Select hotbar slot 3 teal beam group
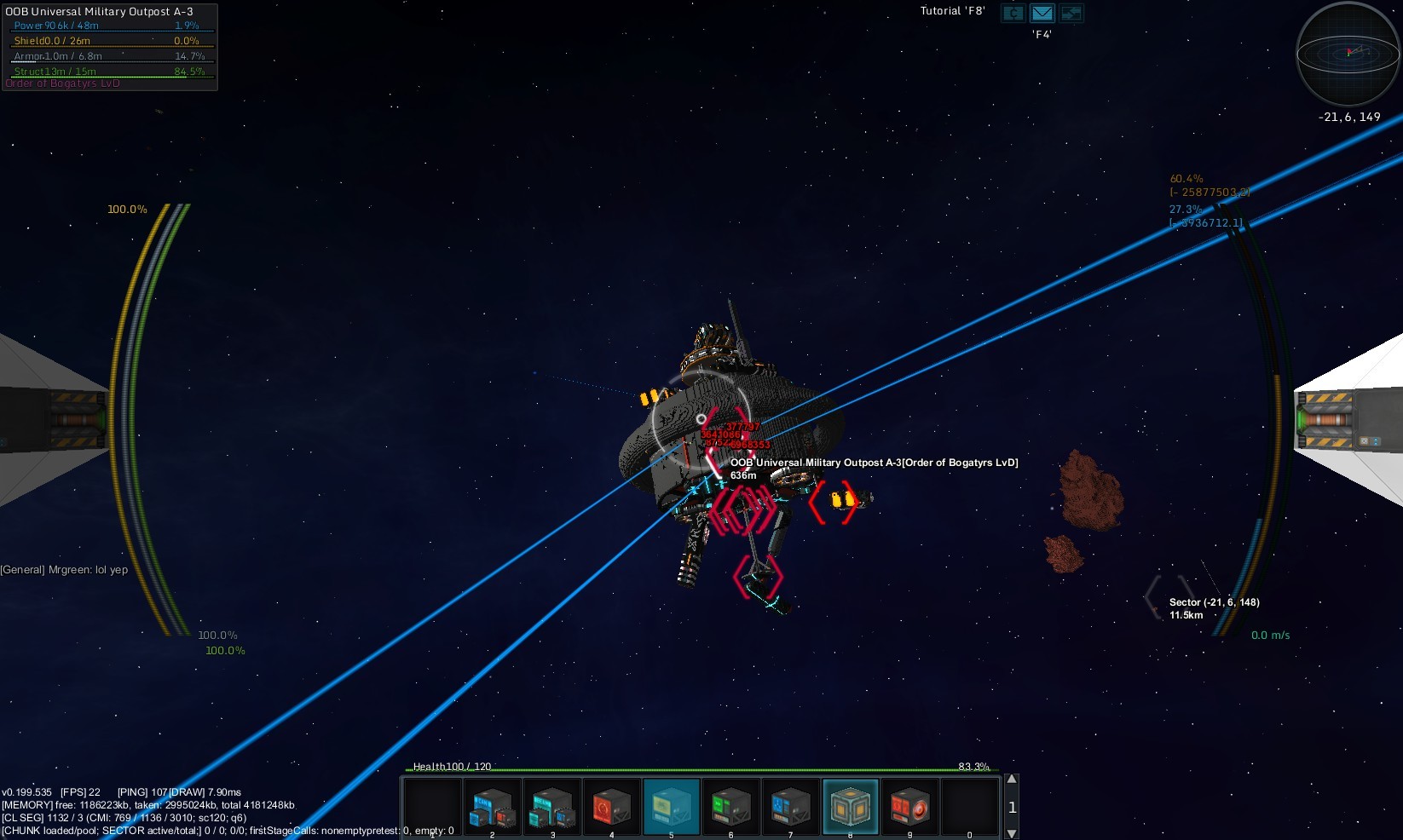 pyautogui.click(x=551, y=807)
